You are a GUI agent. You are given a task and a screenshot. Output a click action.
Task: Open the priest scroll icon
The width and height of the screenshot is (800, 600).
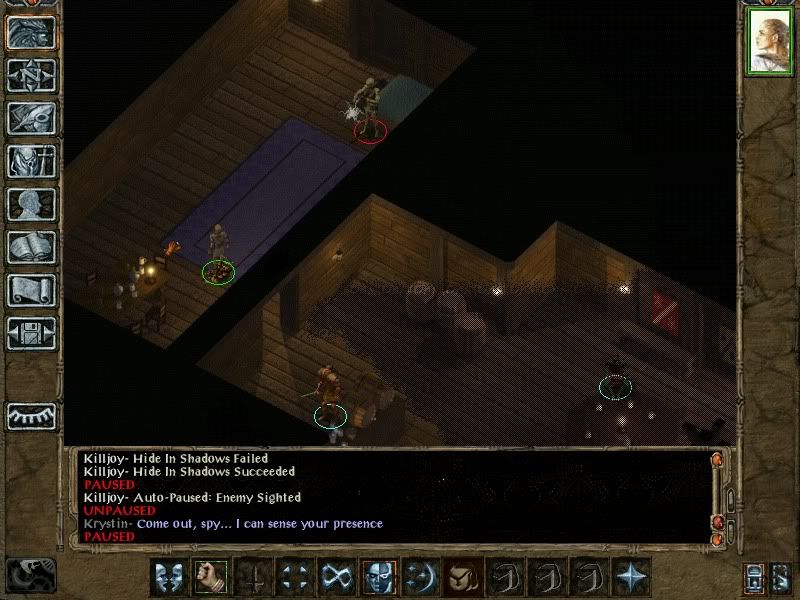pyautogui.click(x=31, y=290)
